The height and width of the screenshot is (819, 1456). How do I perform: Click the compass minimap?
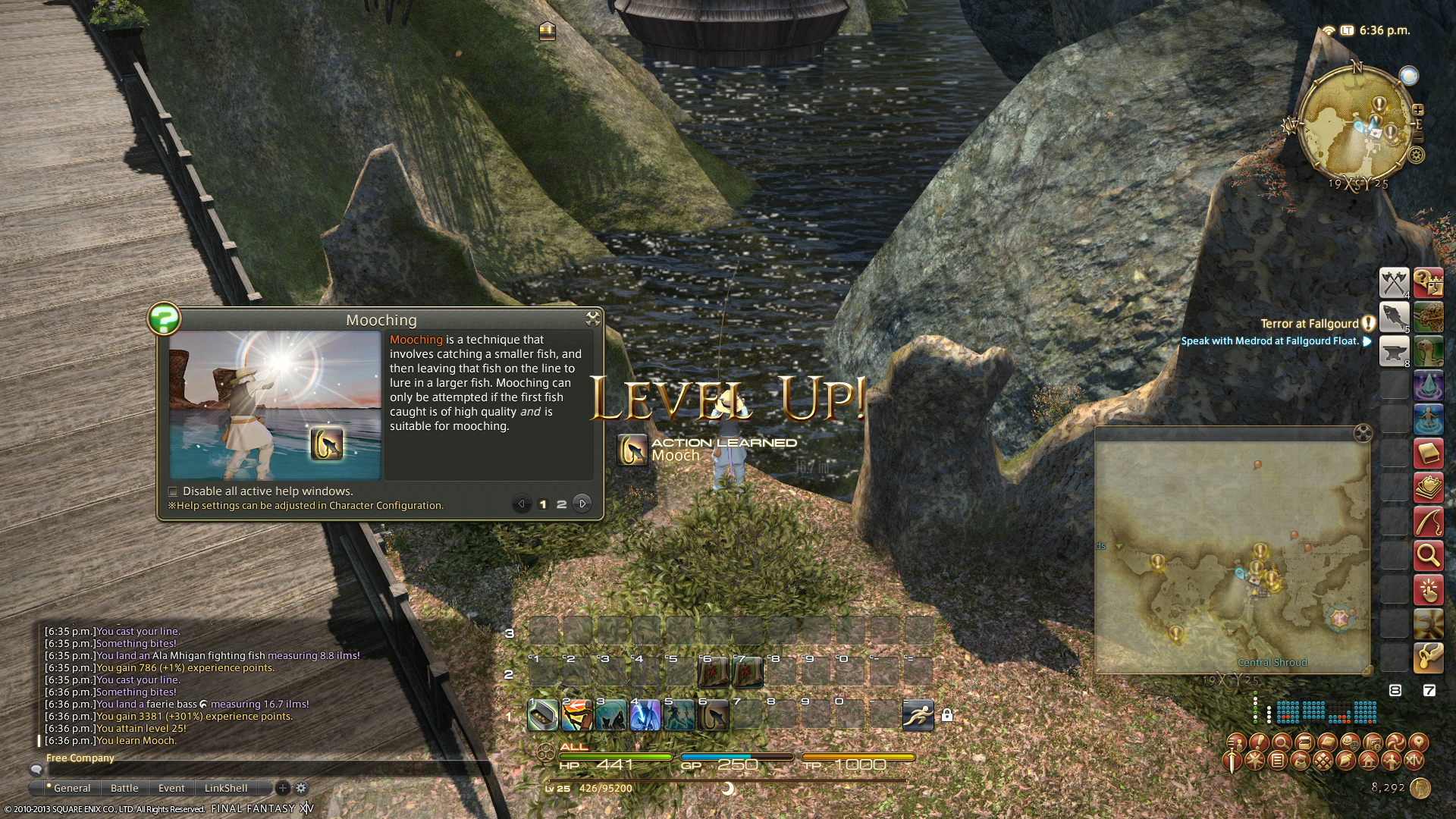coord(1355,130)
